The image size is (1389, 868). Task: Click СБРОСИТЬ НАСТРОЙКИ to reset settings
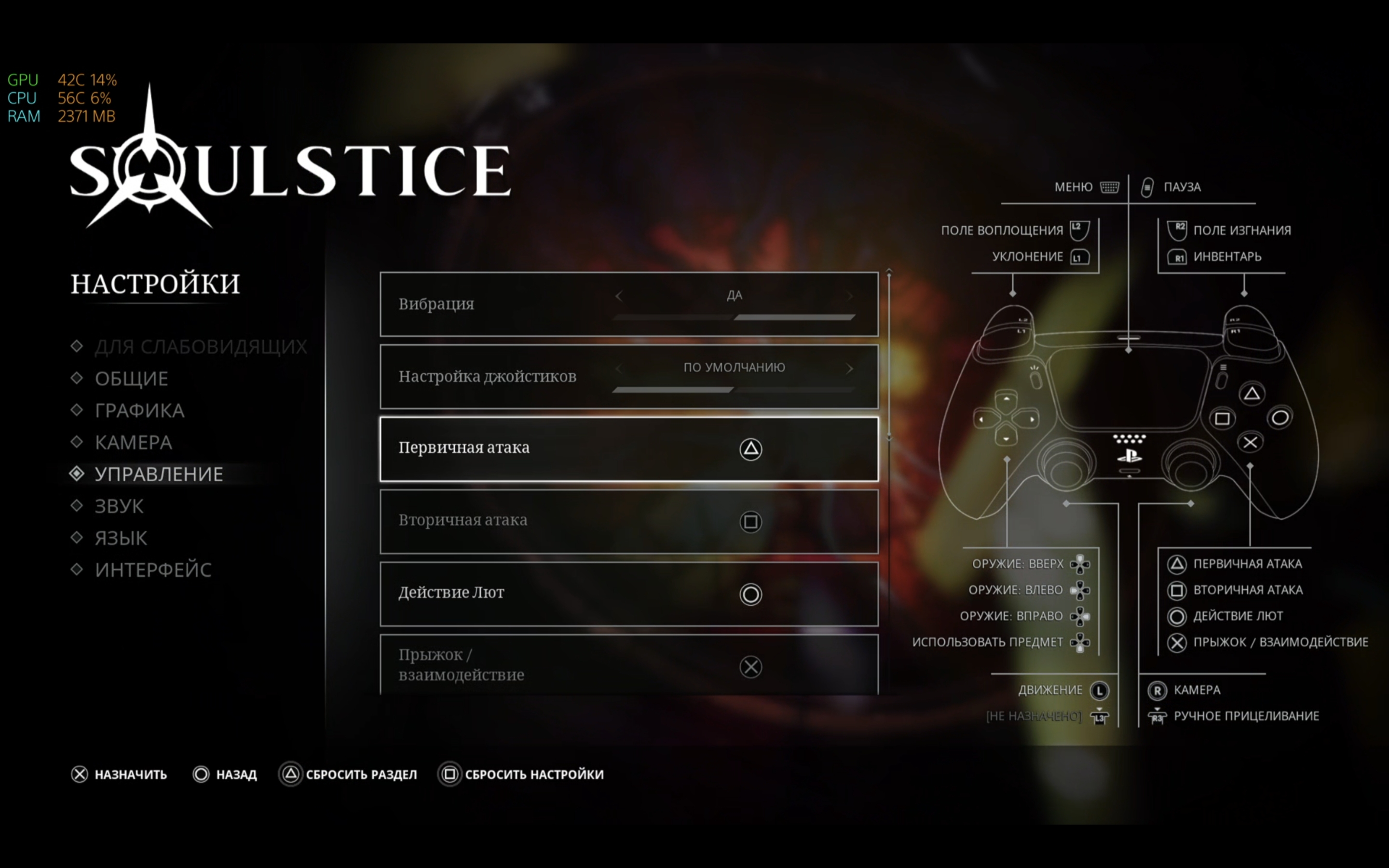522,774
